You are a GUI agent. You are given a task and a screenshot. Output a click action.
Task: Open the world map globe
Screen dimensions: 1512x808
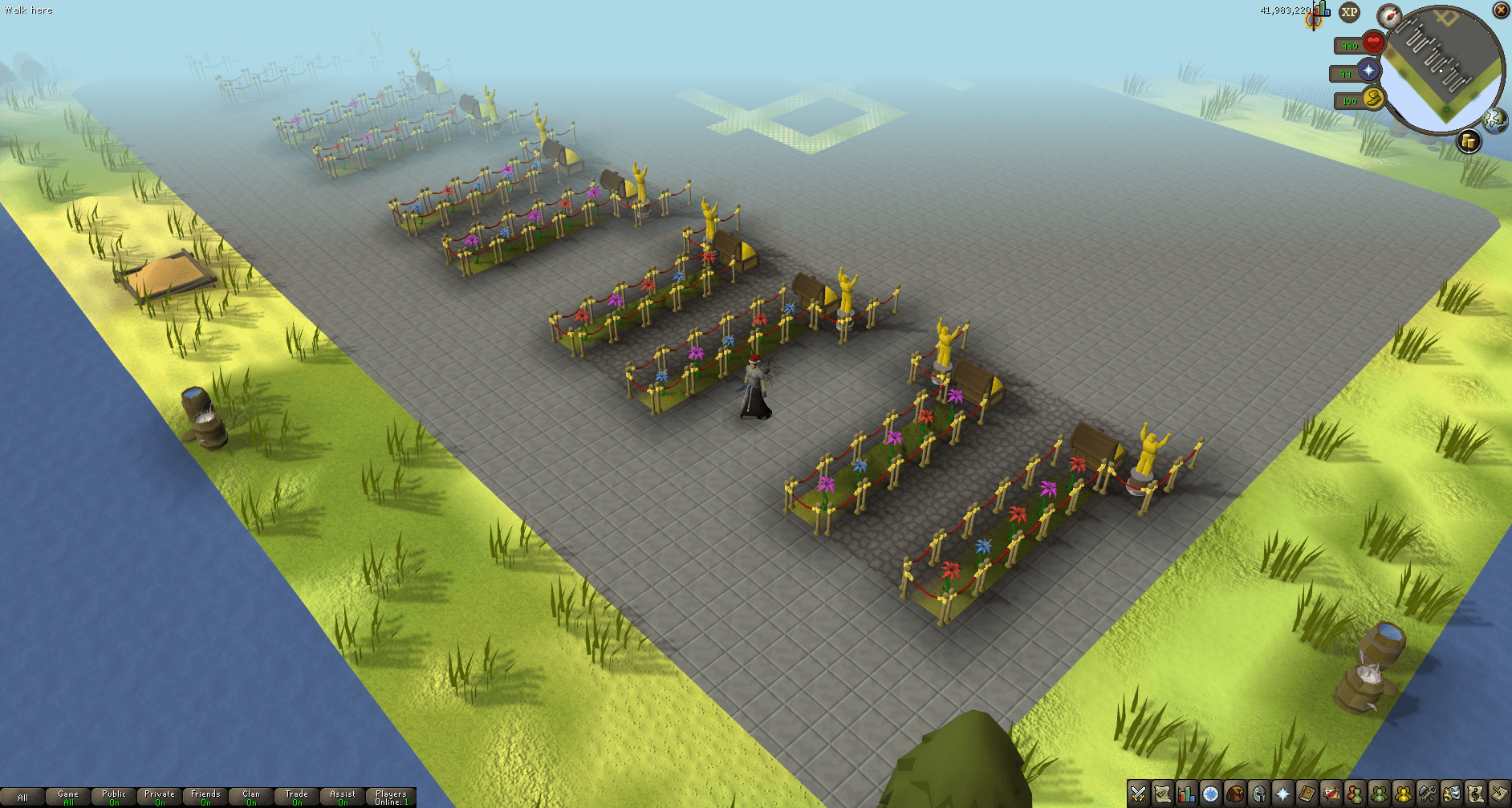coord(1495,120)
